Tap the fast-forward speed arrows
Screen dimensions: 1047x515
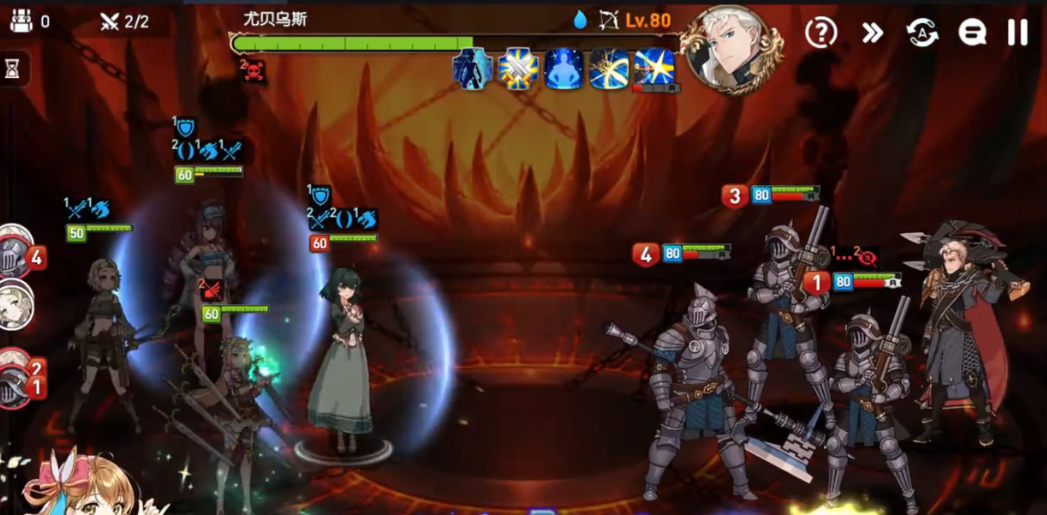(x=872, y=32)
